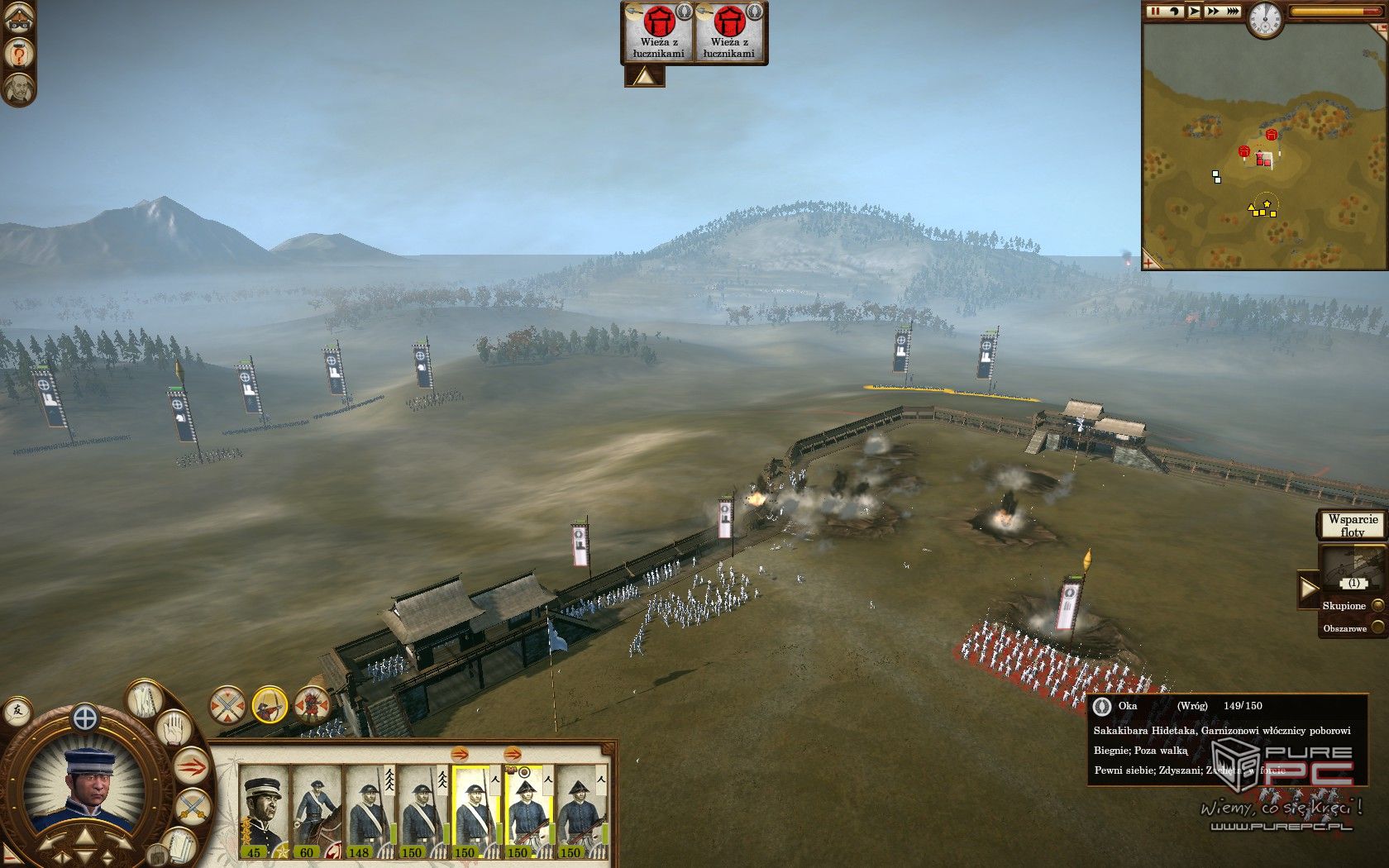Select Skupione bombardment mode
Viewport: 1389px width, 868px height.
click(x=1377, y=606)
